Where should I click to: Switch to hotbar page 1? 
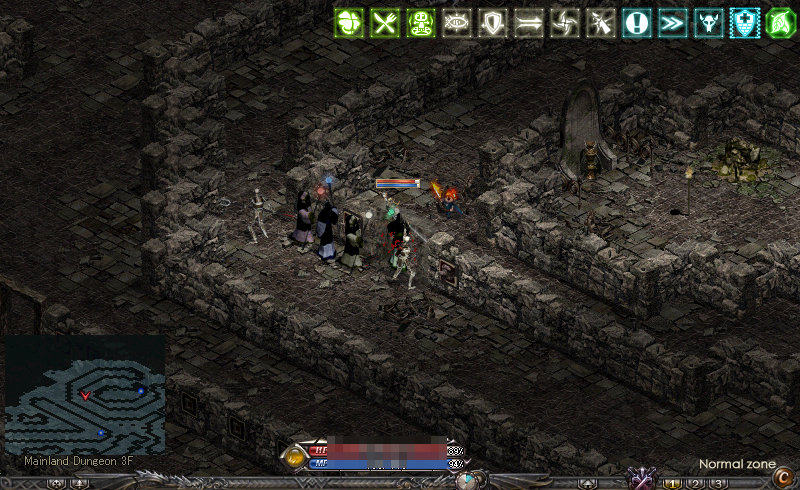671,484
